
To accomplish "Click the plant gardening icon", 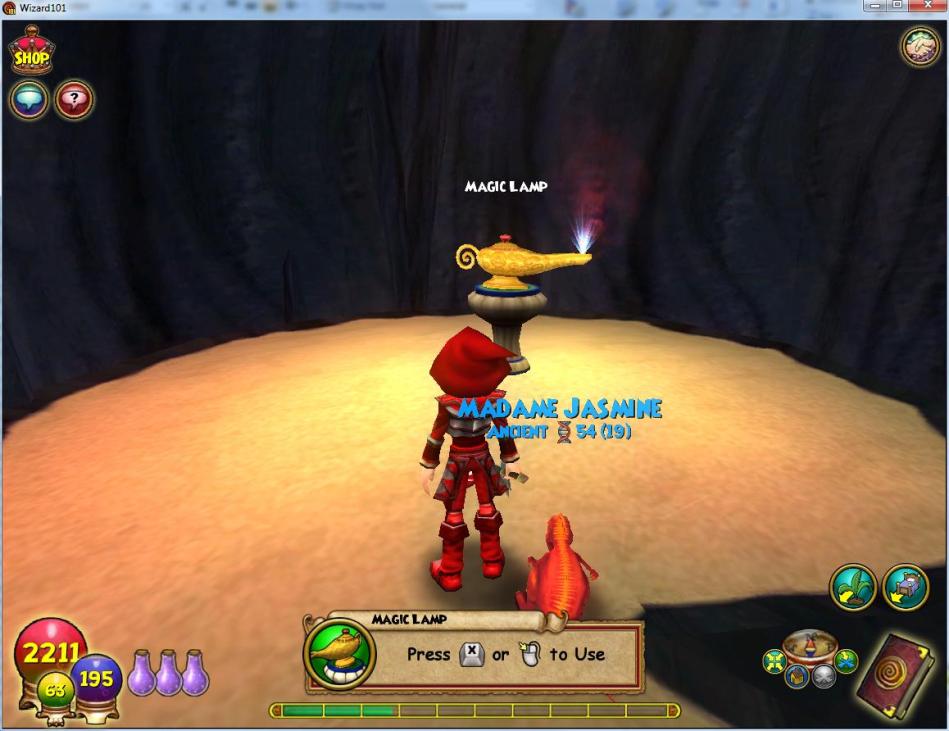I will click(x=853, y=588).
